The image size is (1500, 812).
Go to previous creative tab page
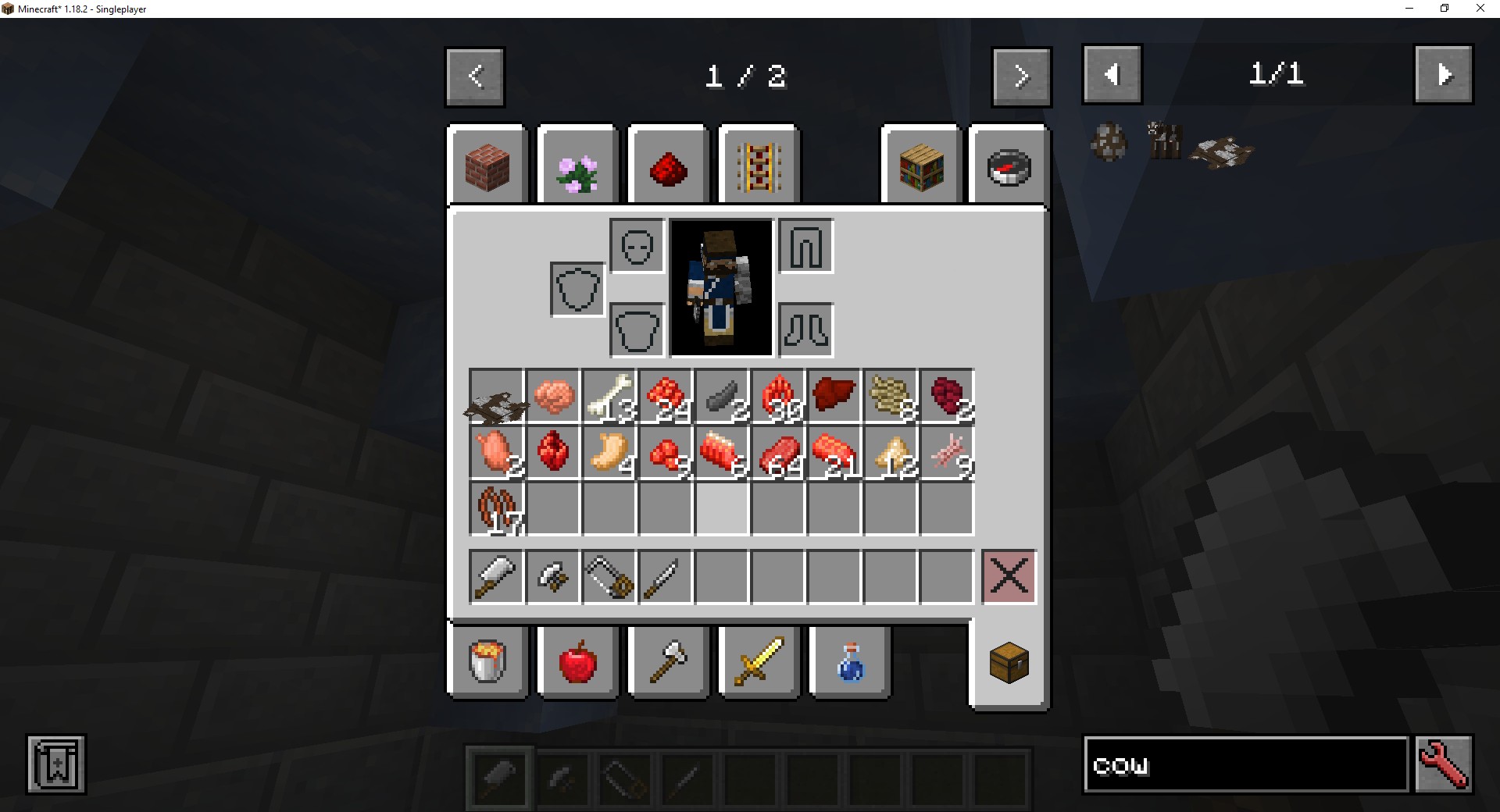point(475,77)
